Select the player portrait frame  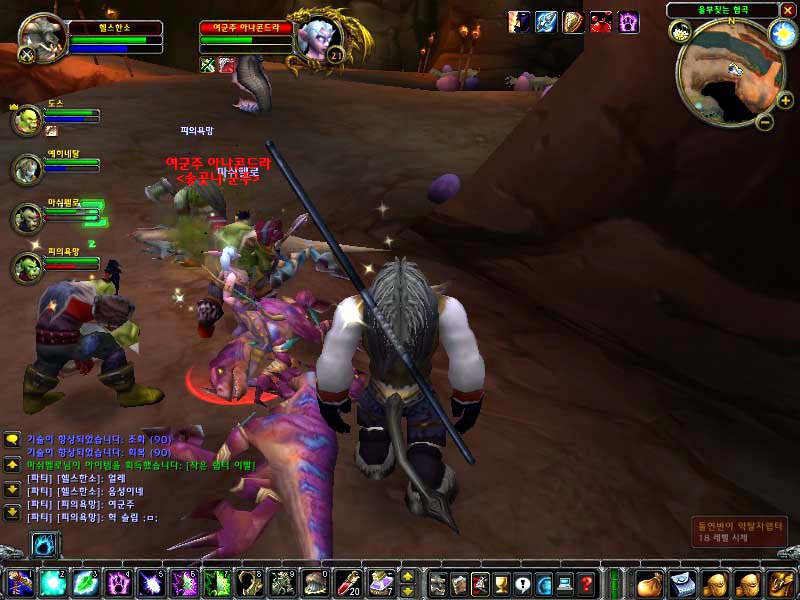point(43,38)
